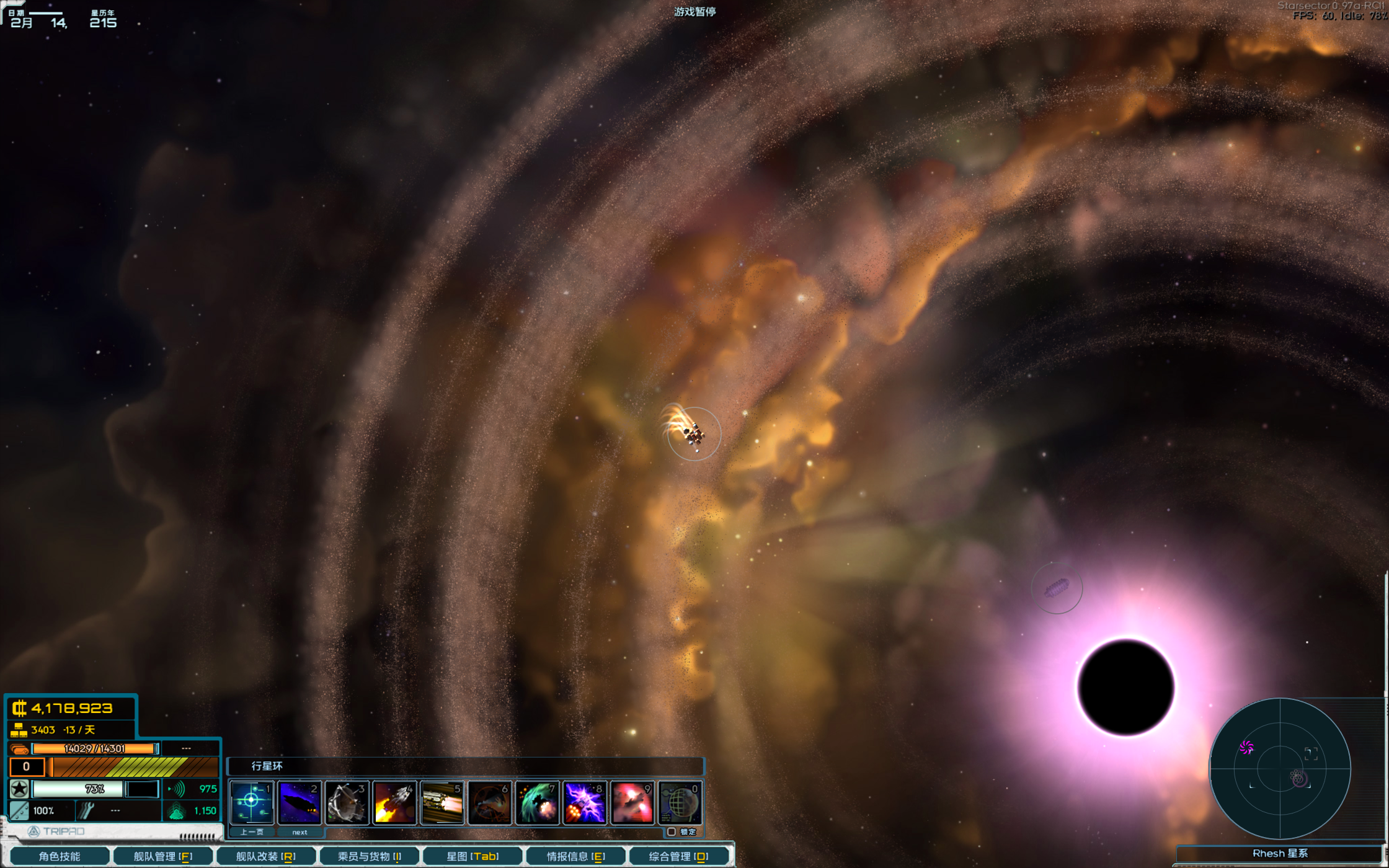The image size is (1389, 868).
Task: Open the 舰队改装 refit screen
Action: (x=265, y=856)
